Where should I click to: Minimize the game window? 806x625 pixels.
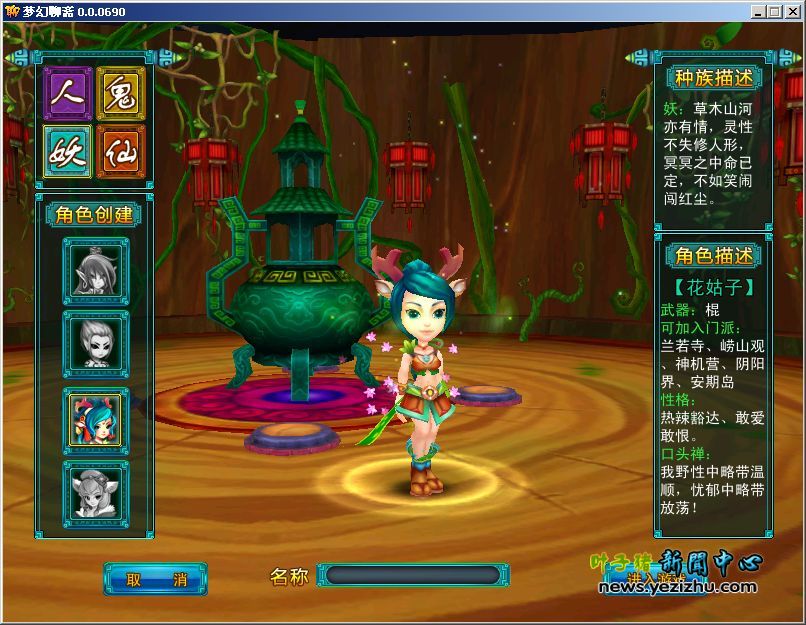760,11
